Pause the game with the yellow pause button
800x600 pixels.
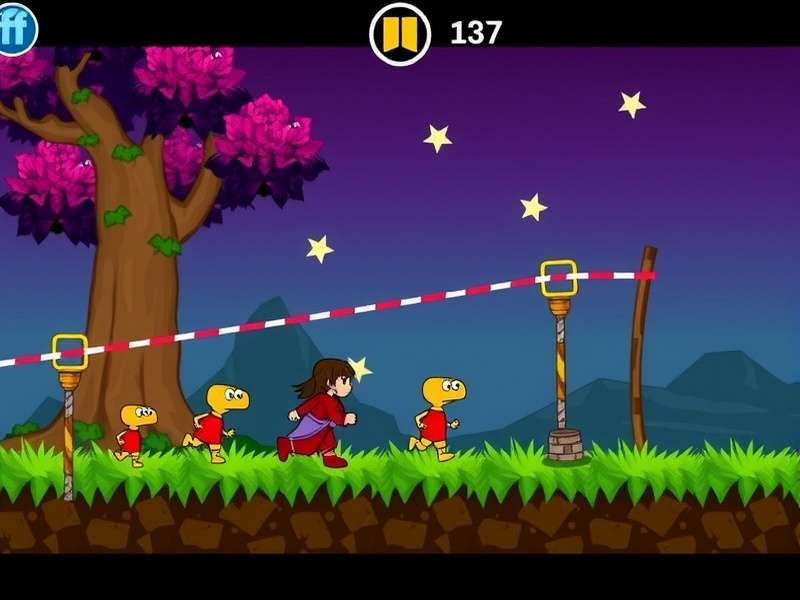point(400,34)
